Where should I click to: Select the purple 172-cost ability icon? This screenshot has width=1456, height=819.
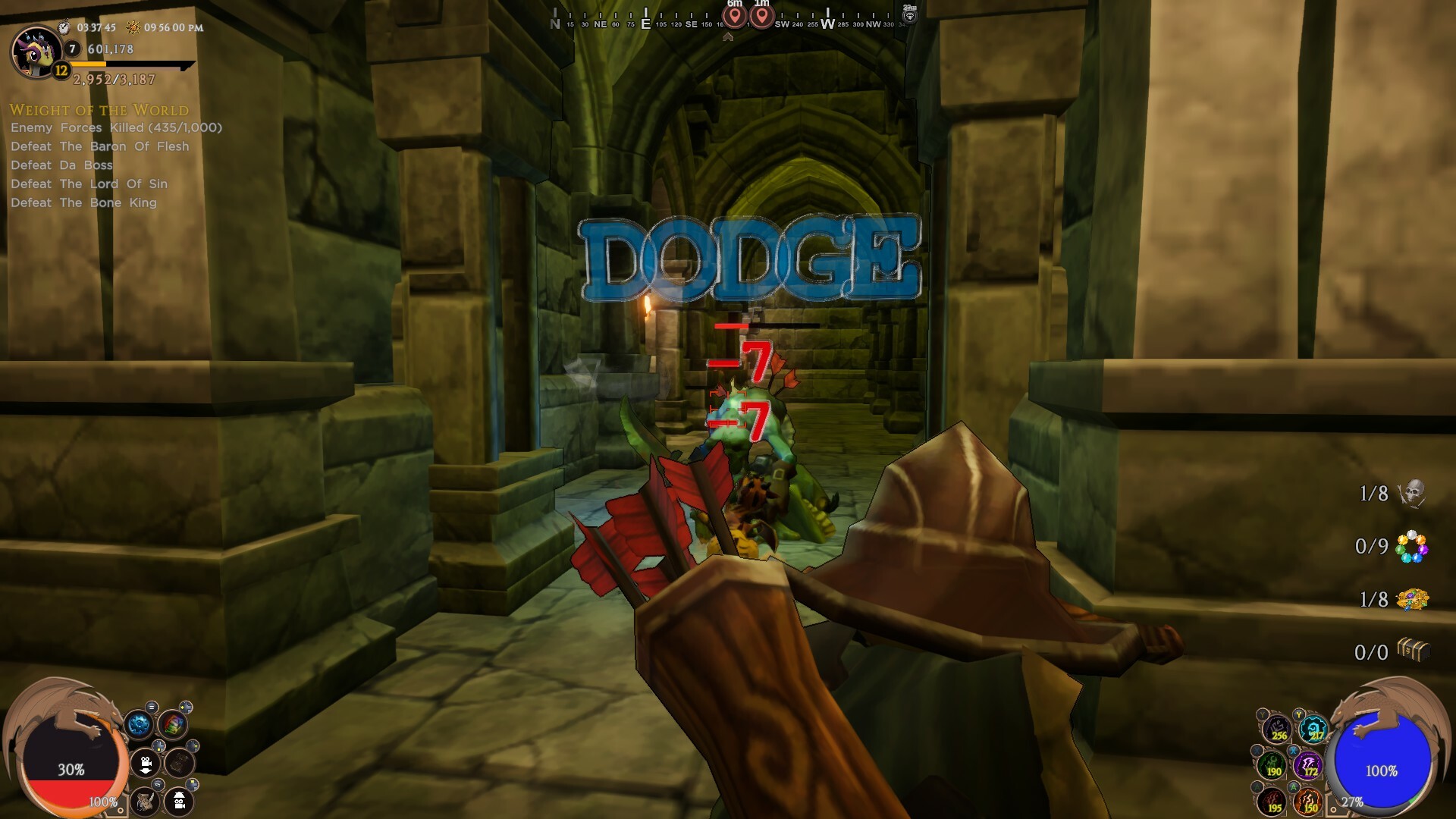click(1308, 765)
